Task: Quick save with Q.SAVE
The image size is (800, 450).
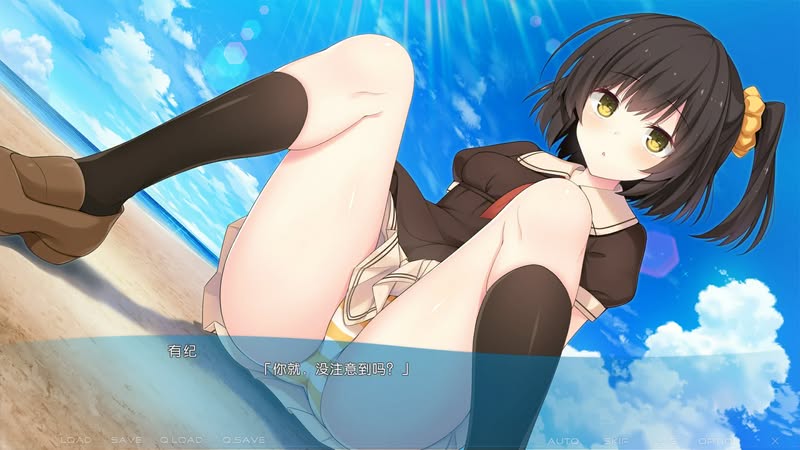Action: coord(243,440)
